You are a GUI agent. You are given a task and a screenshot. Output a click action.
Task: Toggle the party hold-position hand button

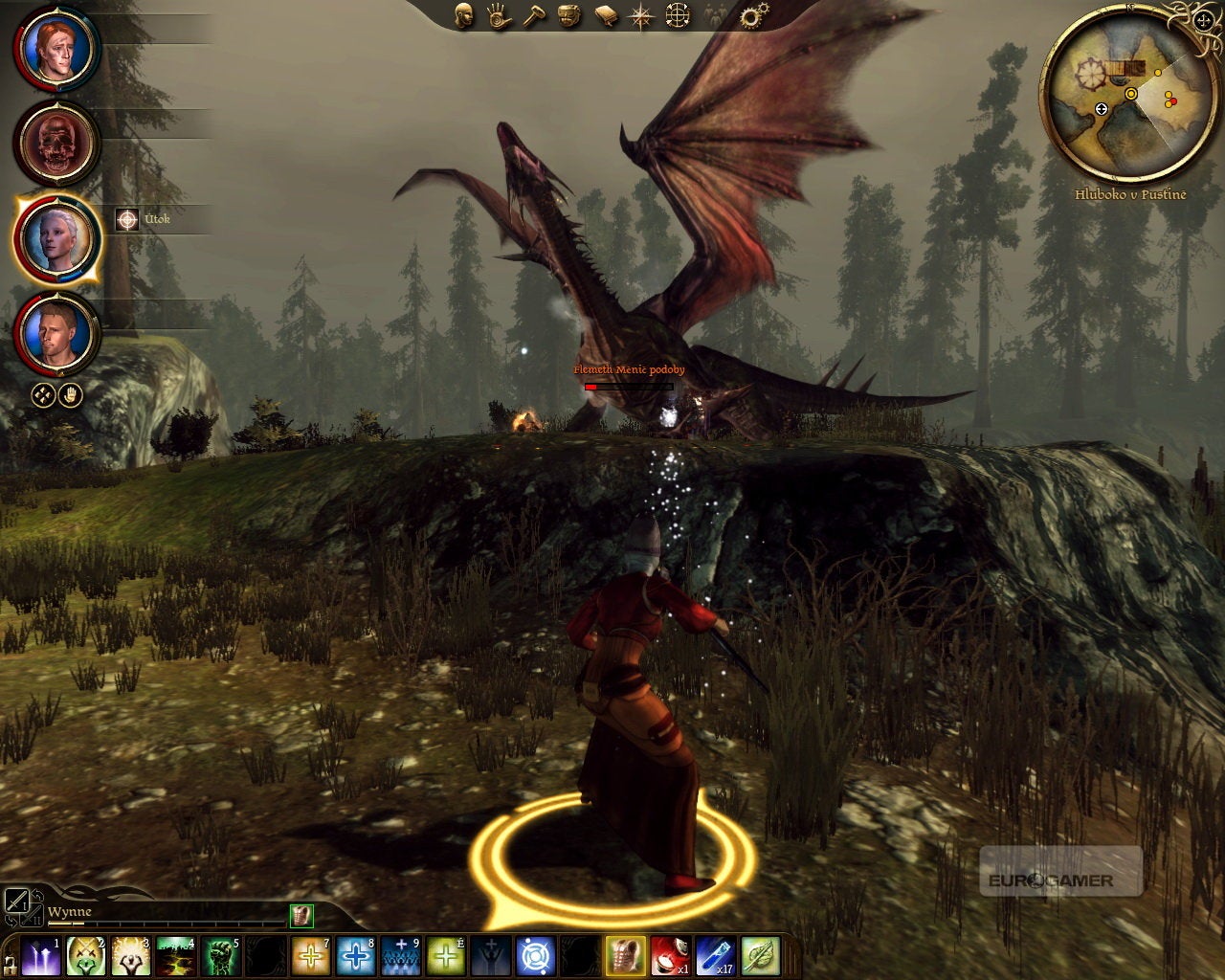70,394
